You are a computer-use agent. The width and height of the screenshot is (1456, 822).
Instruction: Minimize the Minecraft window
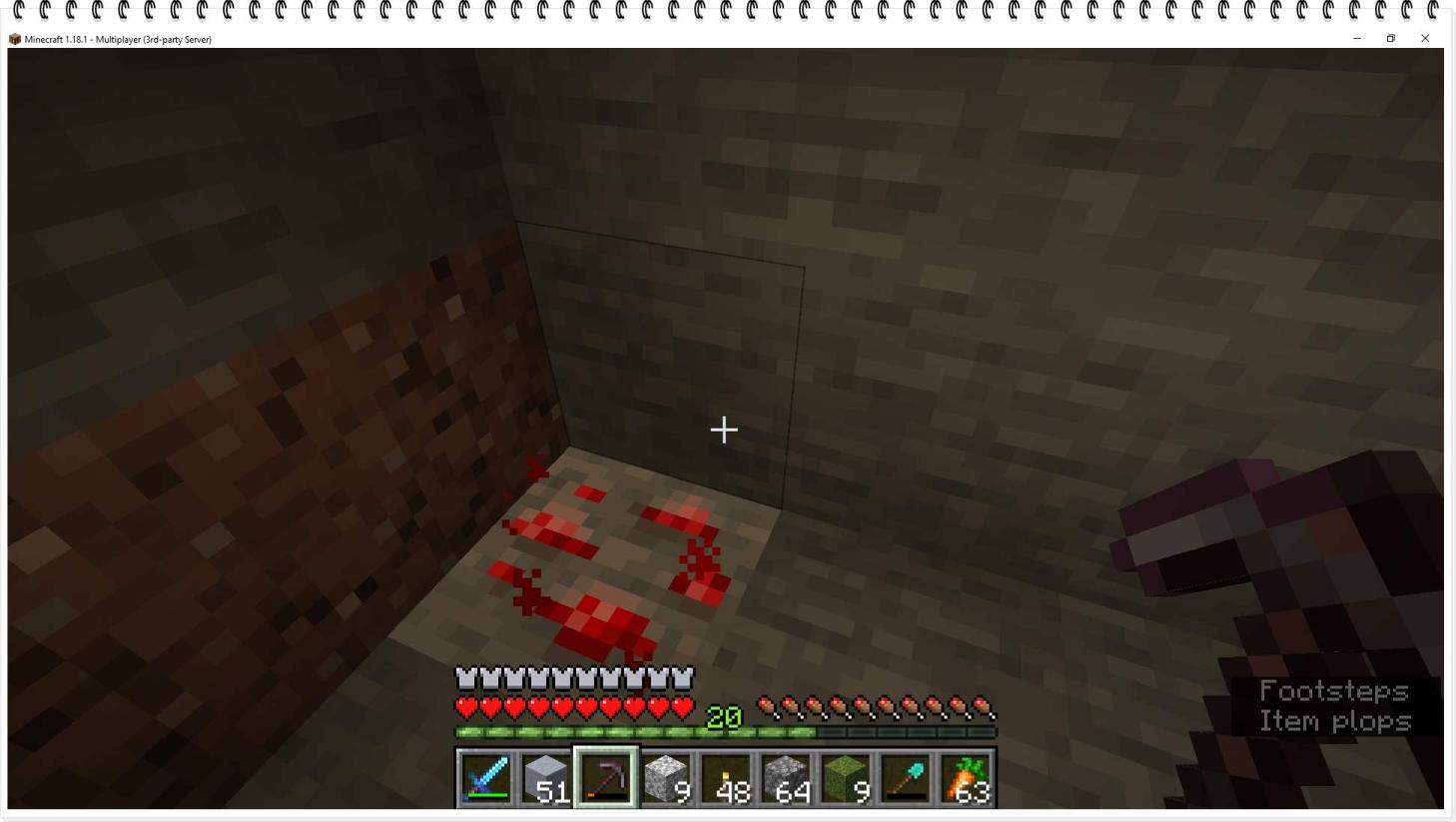[x=1357, y=39]
